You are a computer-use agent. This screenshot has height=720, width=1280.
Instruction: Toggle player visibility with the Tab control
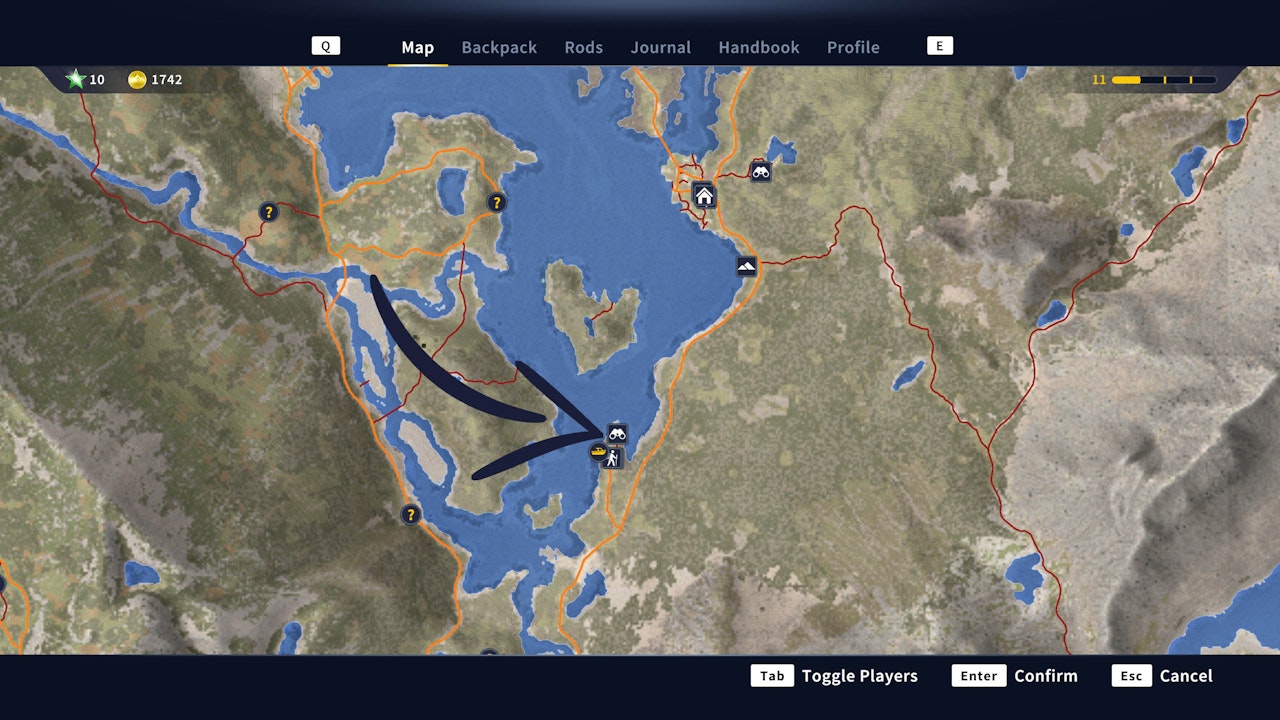click(x=772, y=675)
